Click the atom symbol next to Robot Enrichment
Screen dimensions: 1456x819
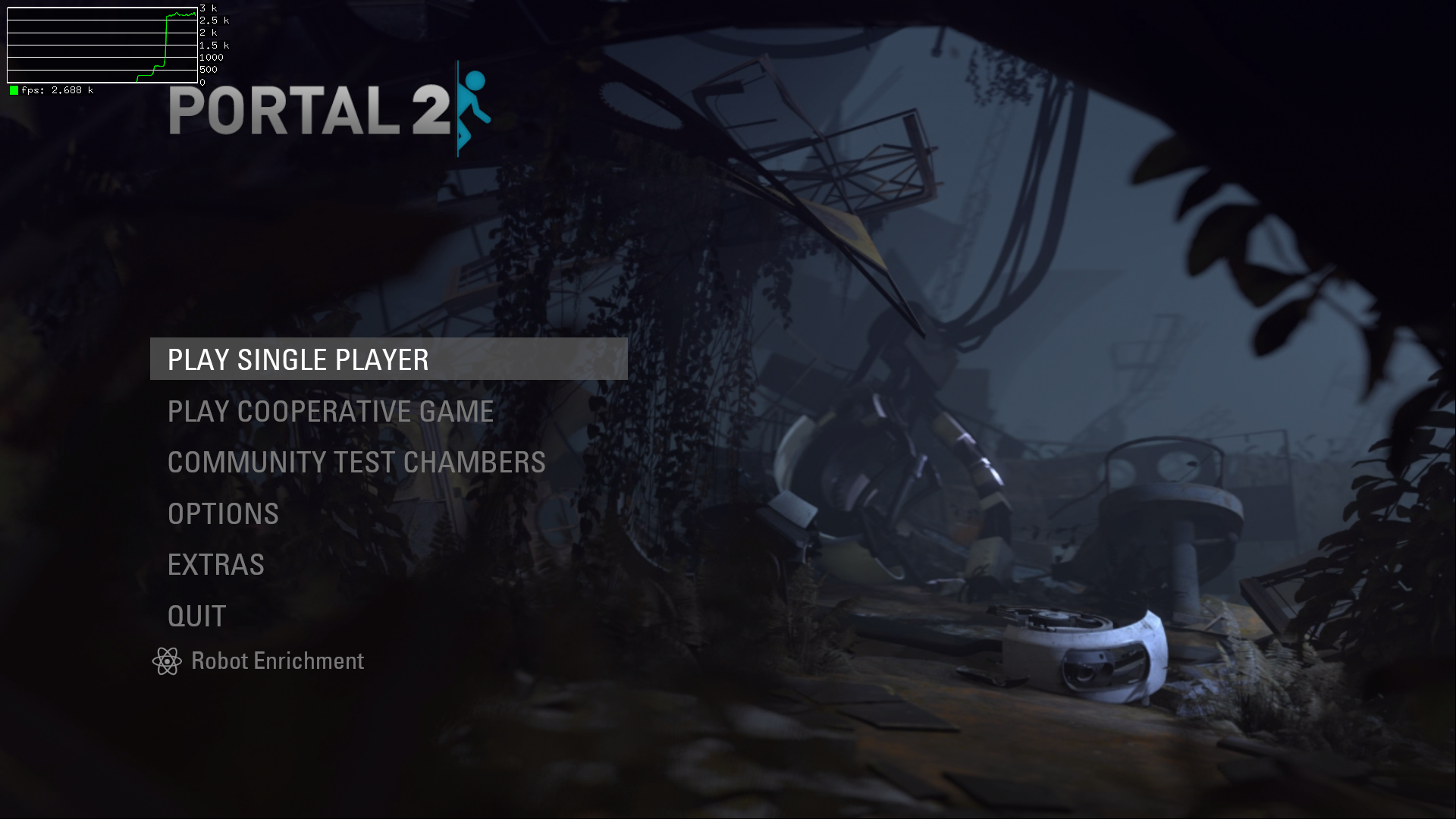coord(168,661)
